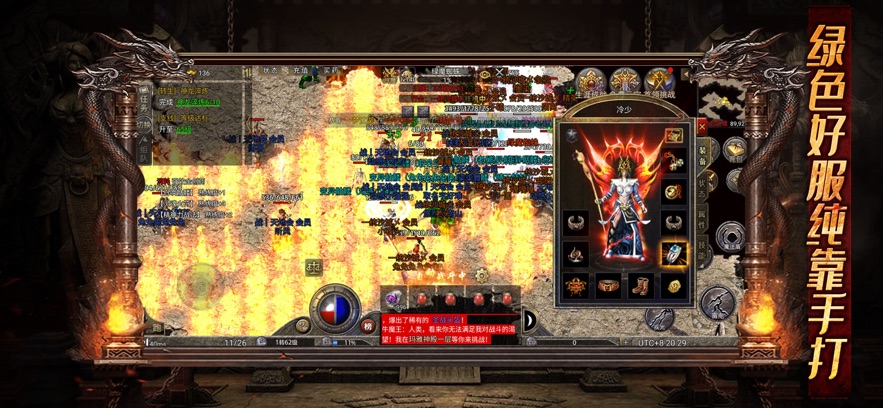Use the purple potion in the quick slot
This screenshot has height=408, width=883.
395,299
